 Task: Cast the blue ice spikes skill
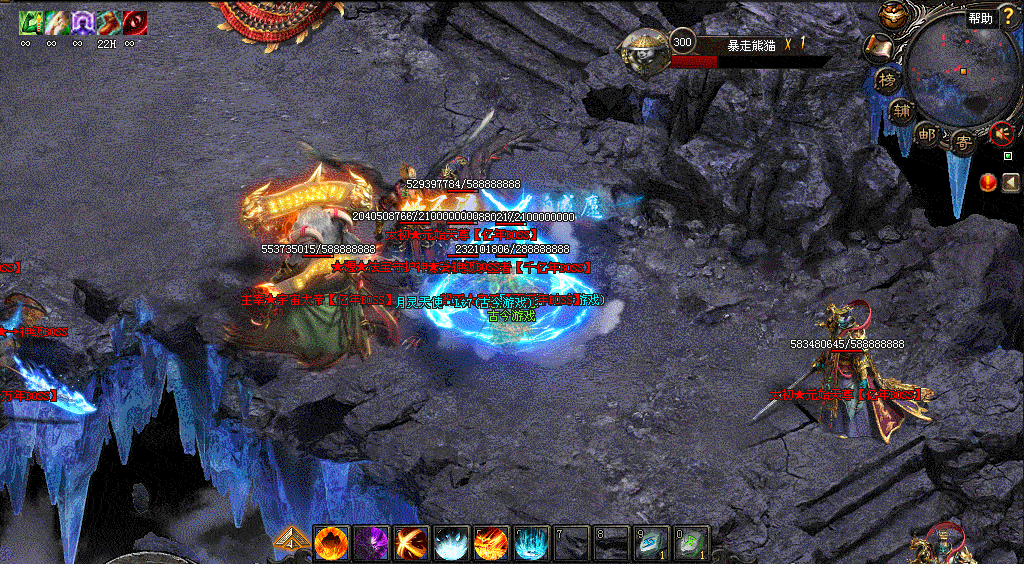click(x=531, y=543)
